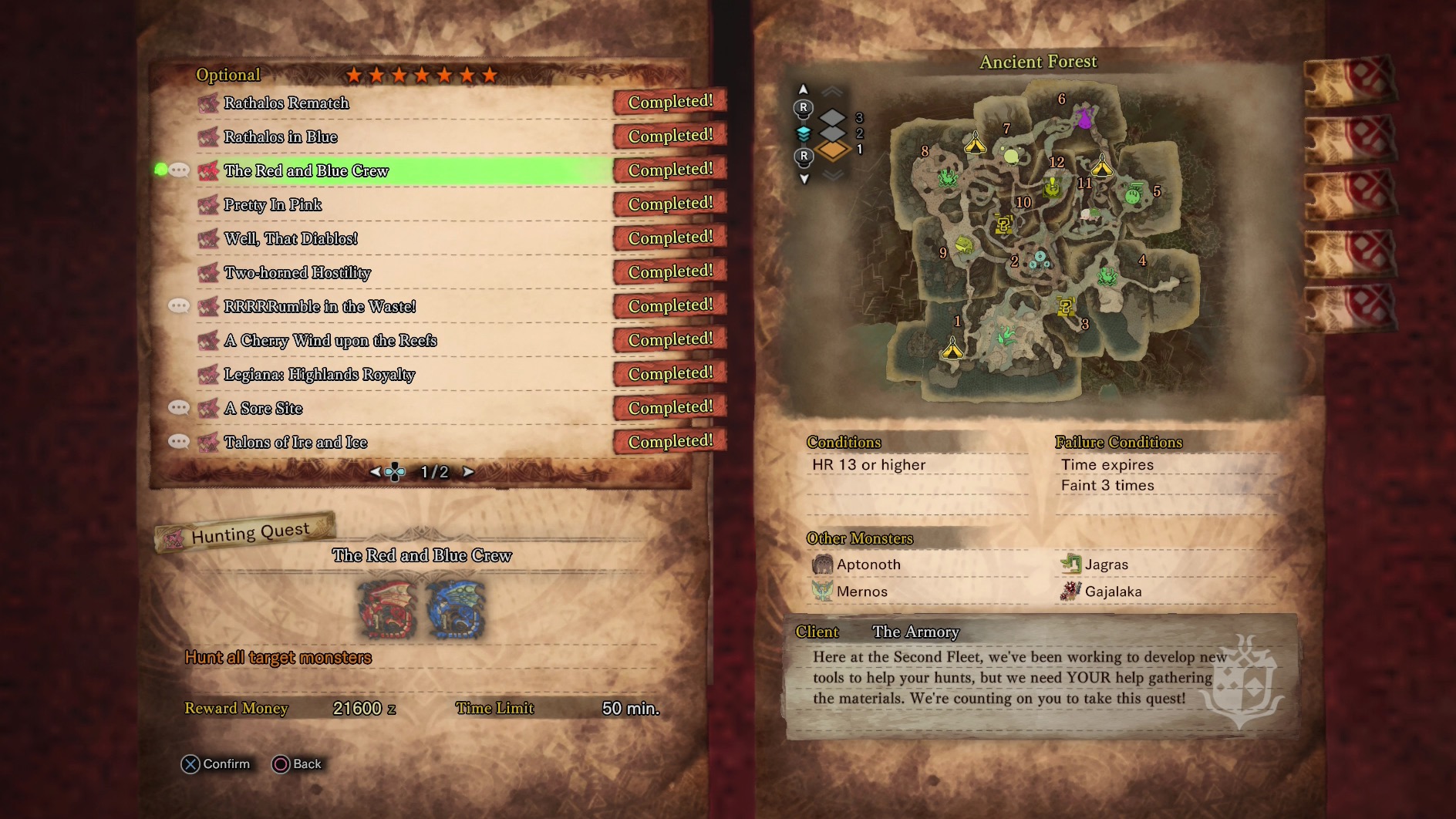
Task: Go to the next quest list page
Action: [468, 472]
